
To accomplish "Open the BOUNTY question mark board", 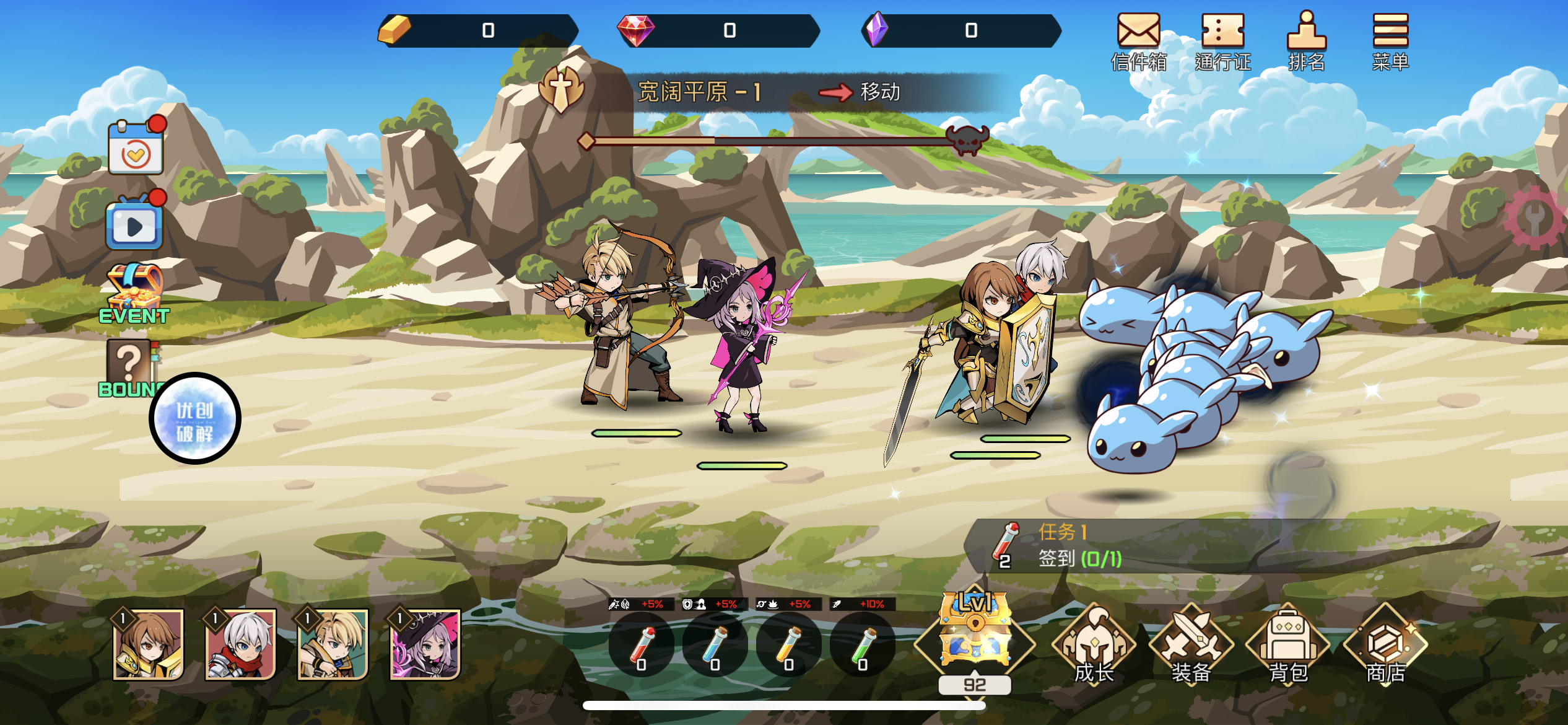I will coord(129,366).
